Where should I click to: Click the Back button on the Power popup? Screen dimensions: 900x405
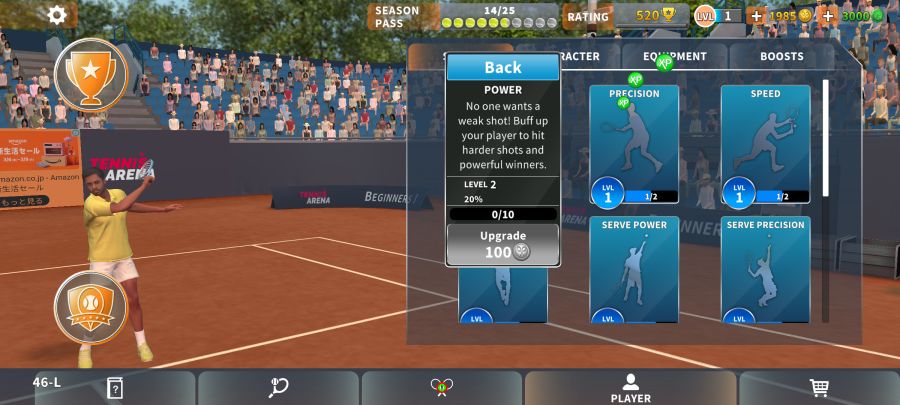(502, 67)
